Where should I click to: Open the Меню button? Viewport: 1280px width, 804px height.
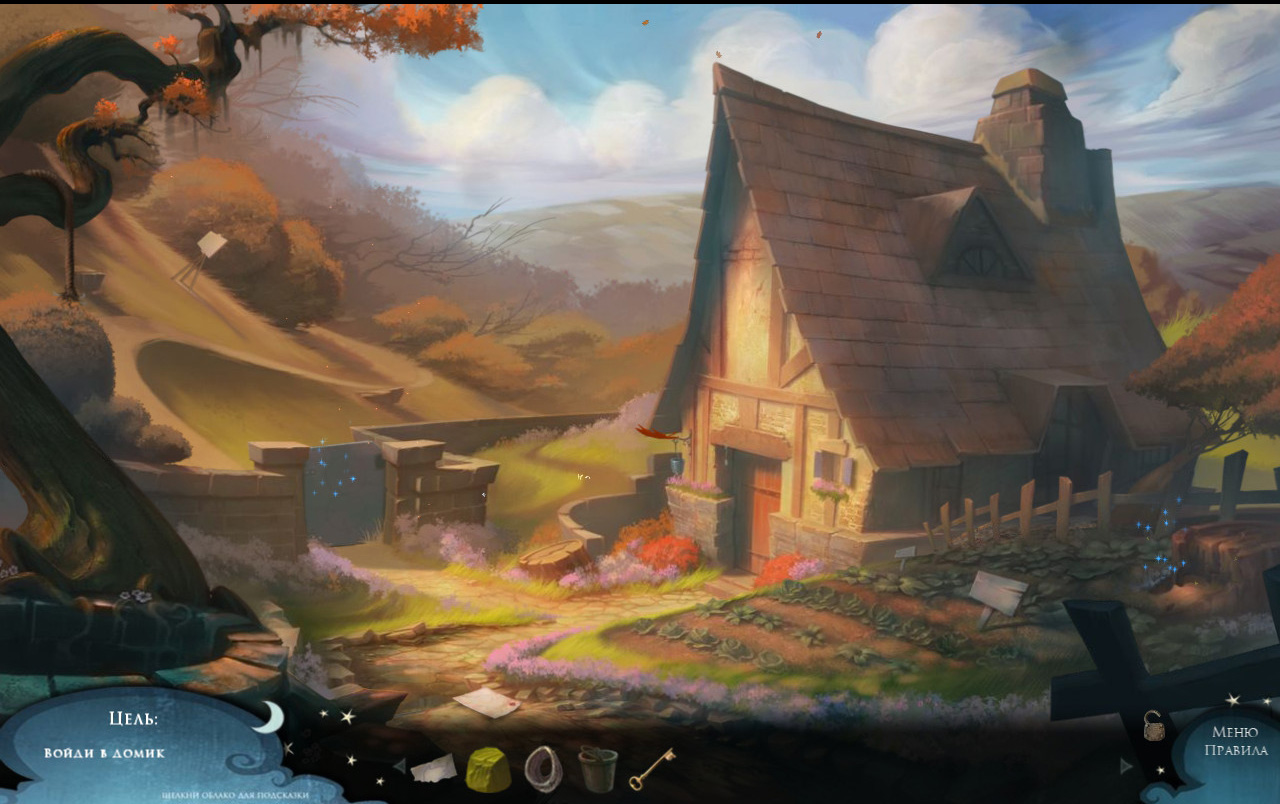coord(1234,732)
